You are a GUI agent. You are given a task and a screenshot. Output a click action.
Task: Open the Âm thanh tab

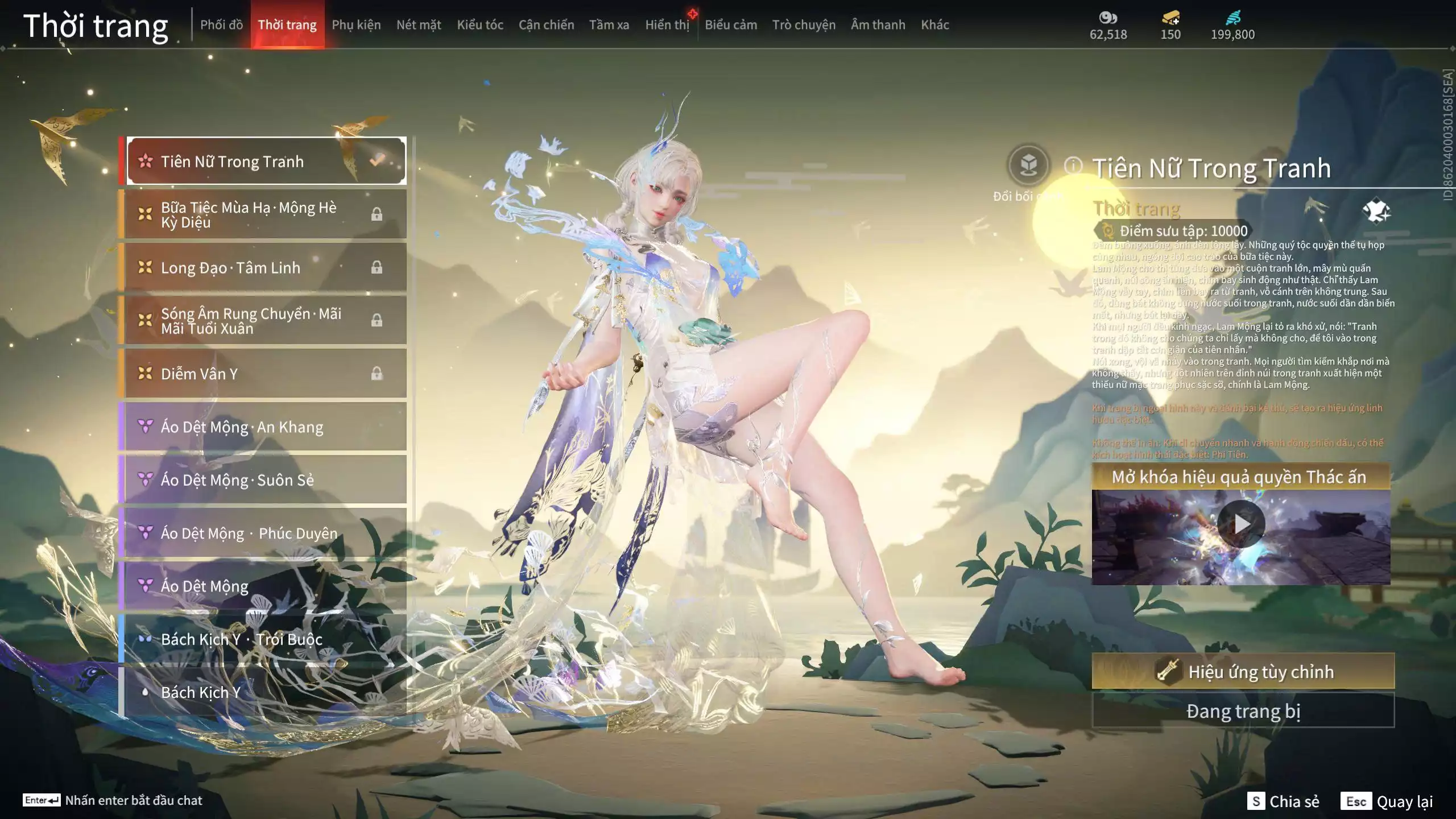click(x=878, y=24)
